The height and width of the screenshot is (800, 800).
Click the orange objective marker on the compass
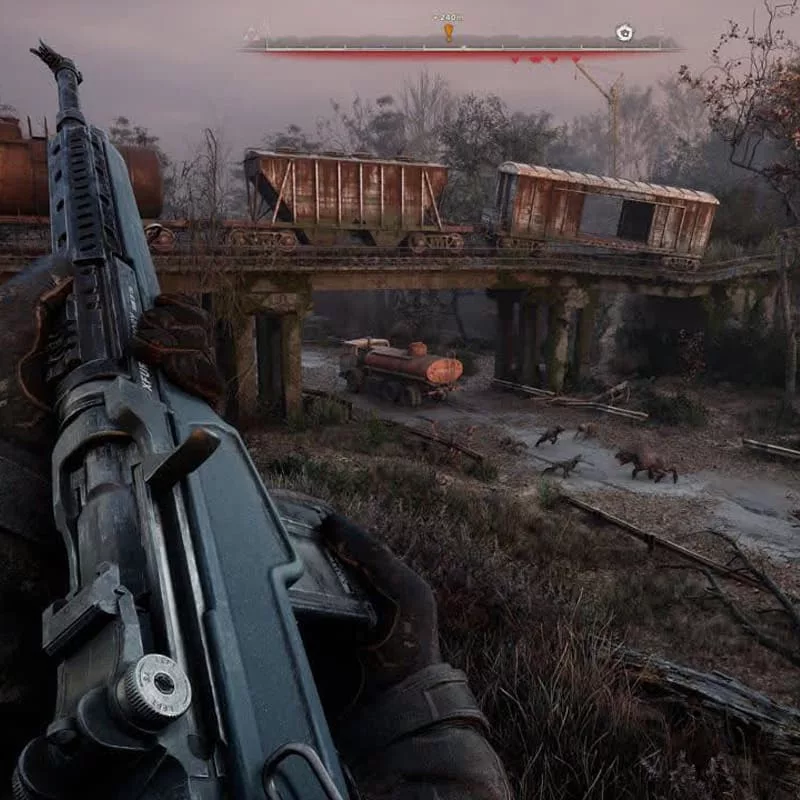[x=448, y=32]
